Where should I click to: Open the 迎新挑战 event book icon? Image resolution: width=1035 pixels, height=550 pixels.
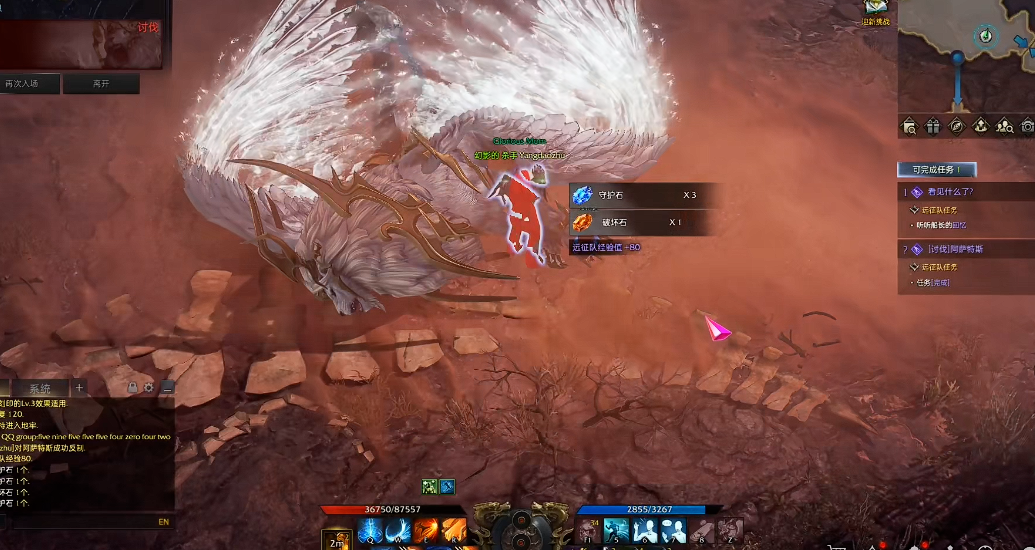pos(877,10)
